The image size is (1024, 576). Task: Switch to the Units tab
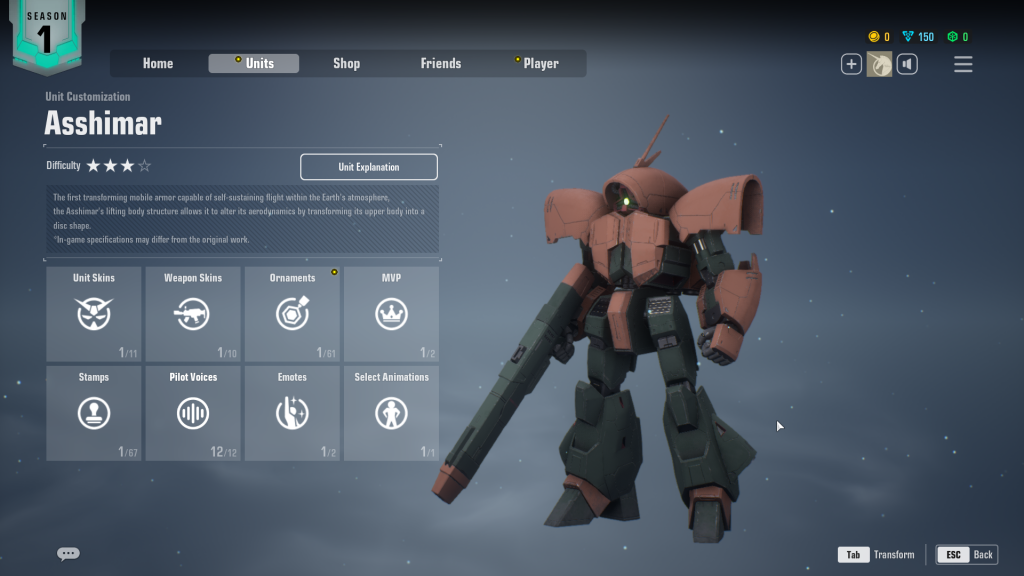[254, 63]
